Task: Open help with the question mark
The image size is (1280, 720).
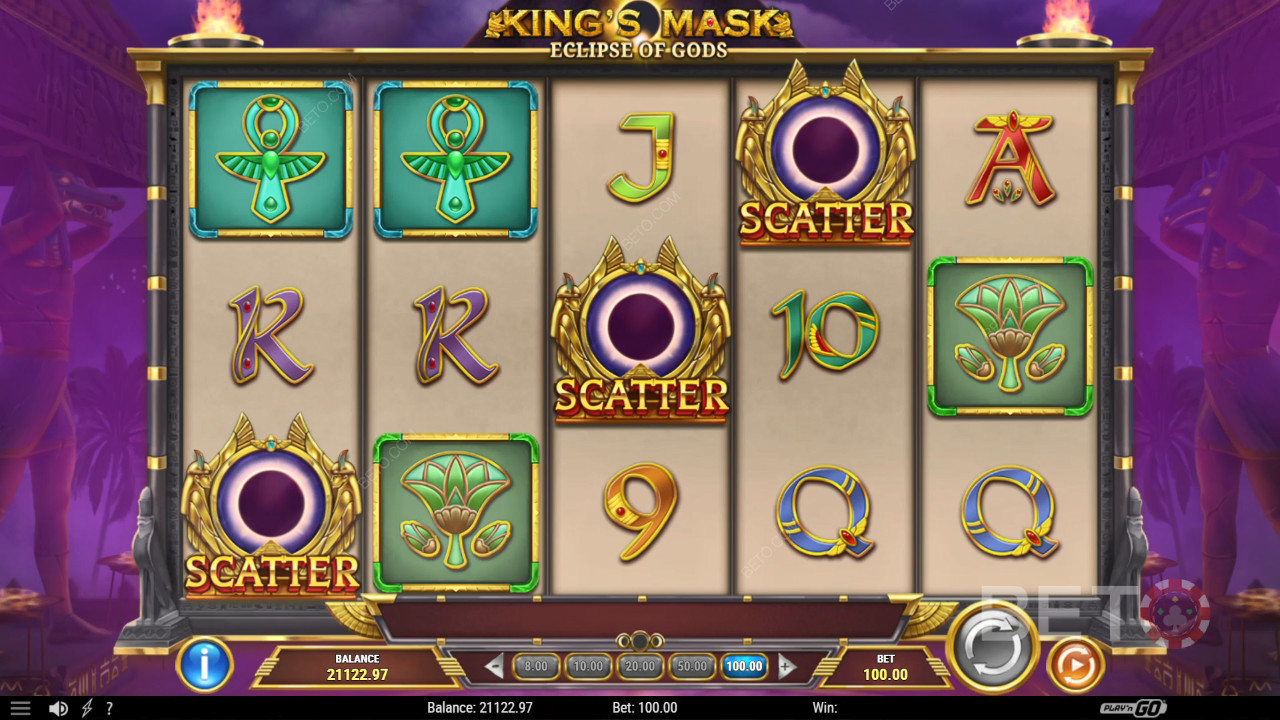Action: [x=109, y=708]
